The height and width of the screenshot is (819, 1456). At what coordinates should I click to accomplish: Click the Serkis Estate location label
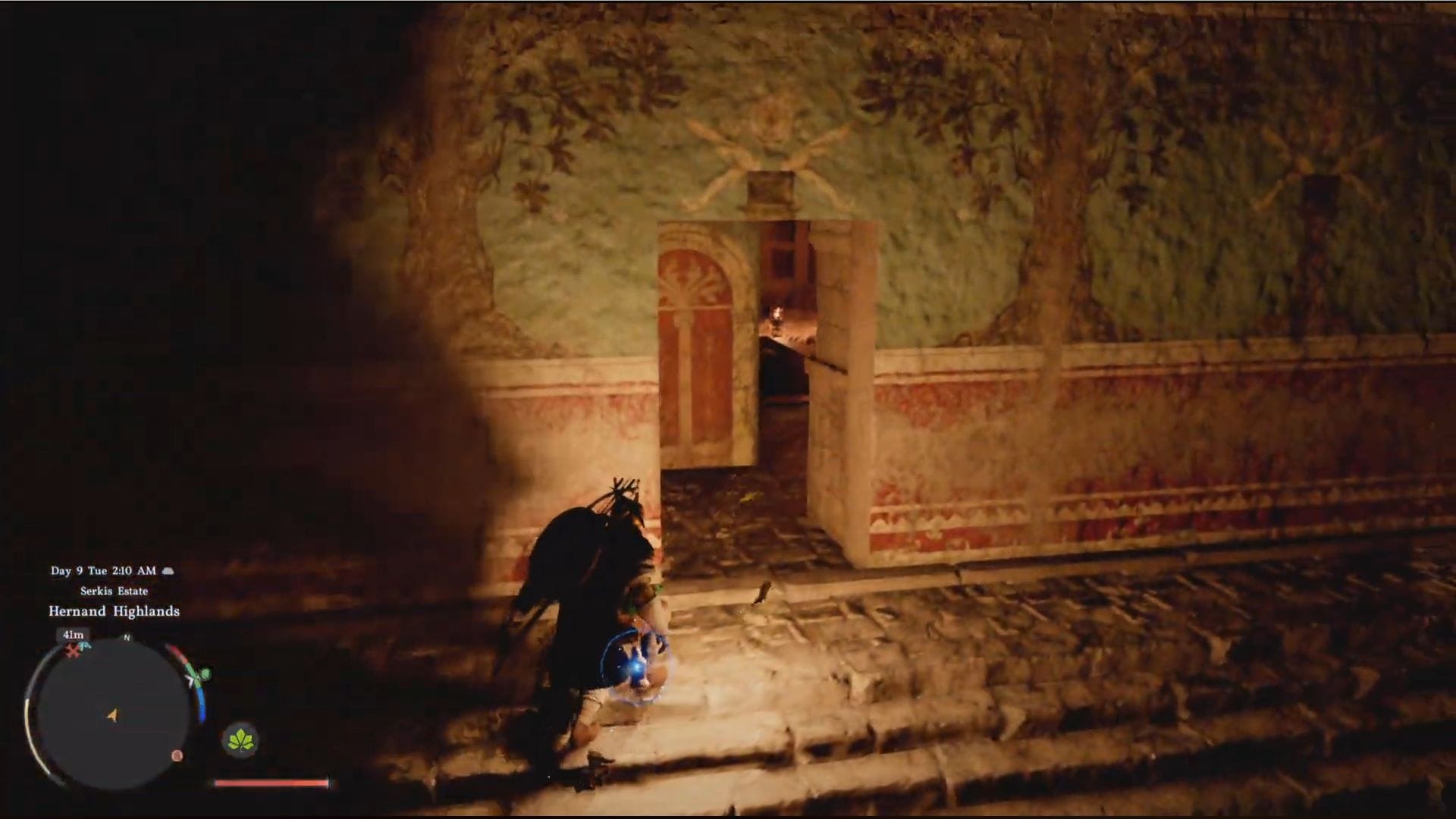coord(115,591)
